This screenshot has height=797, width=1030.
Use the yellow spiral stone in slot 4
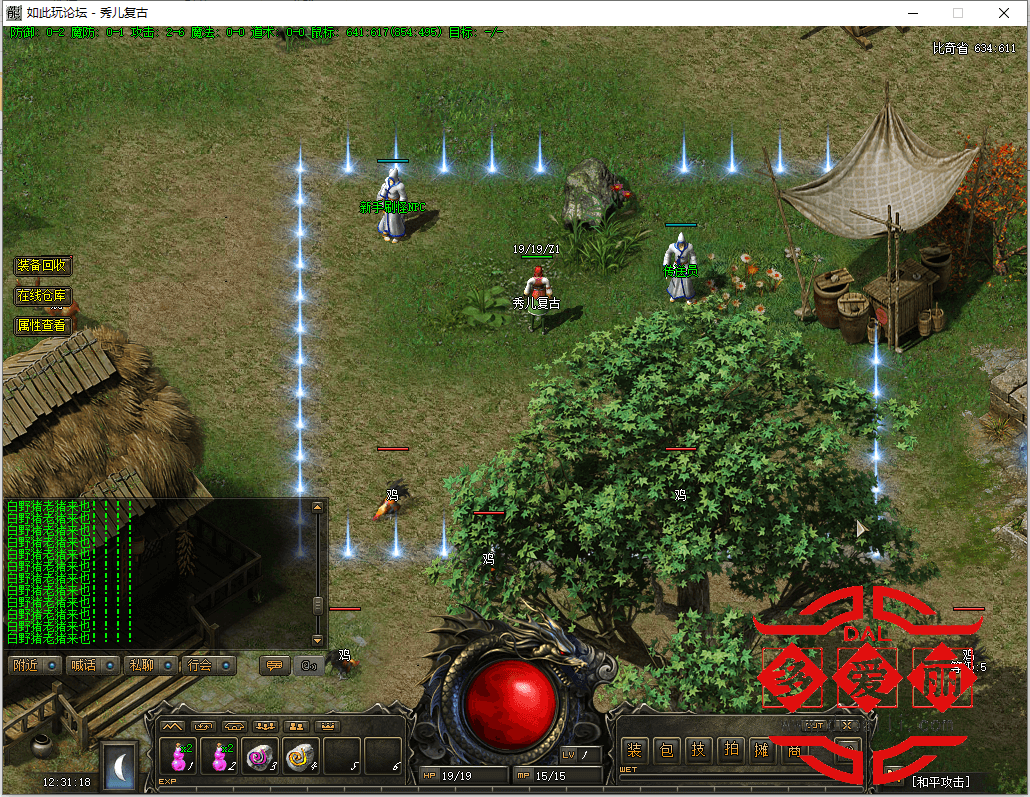point(301,757)
